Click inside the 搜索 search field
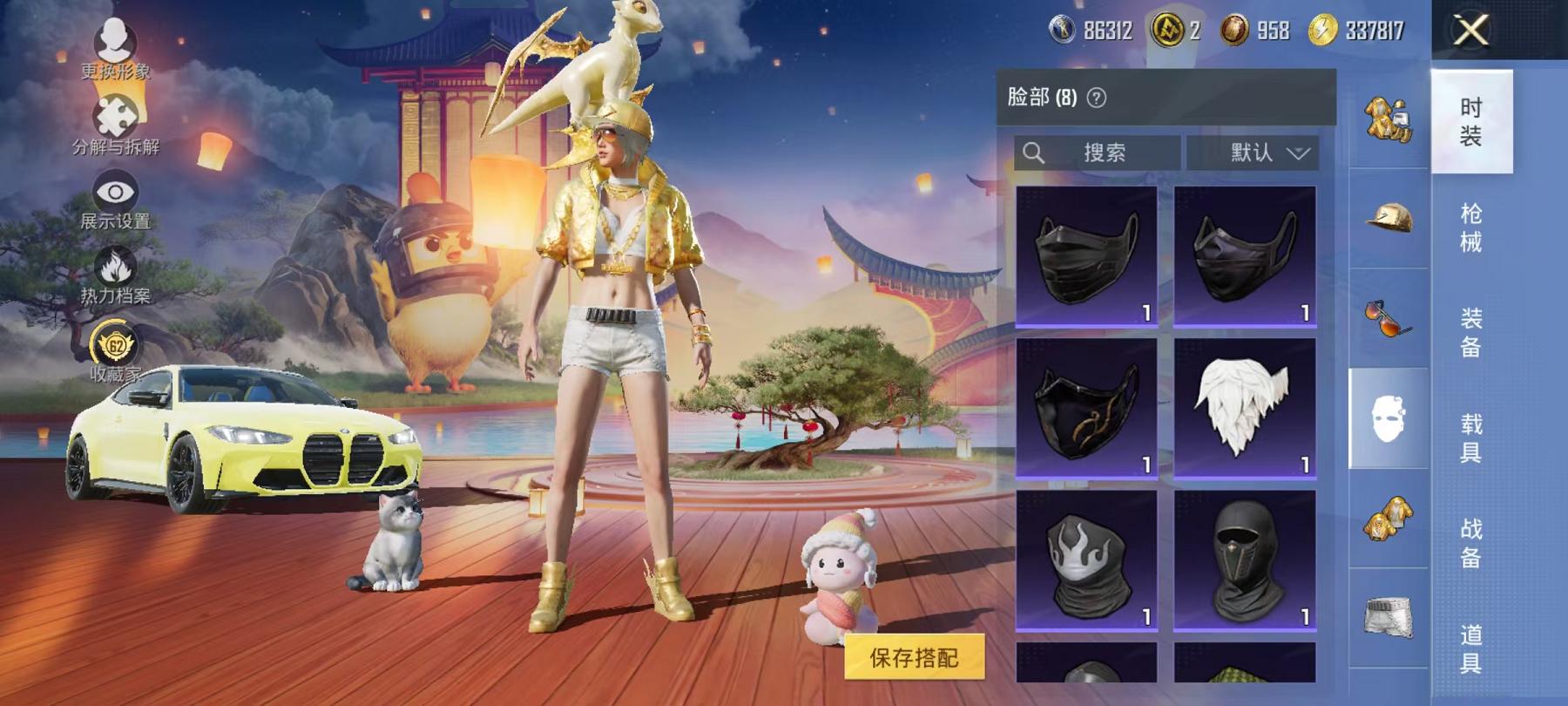The height and width of the screenshot is (706, 1568). (x=1102, y=153)
